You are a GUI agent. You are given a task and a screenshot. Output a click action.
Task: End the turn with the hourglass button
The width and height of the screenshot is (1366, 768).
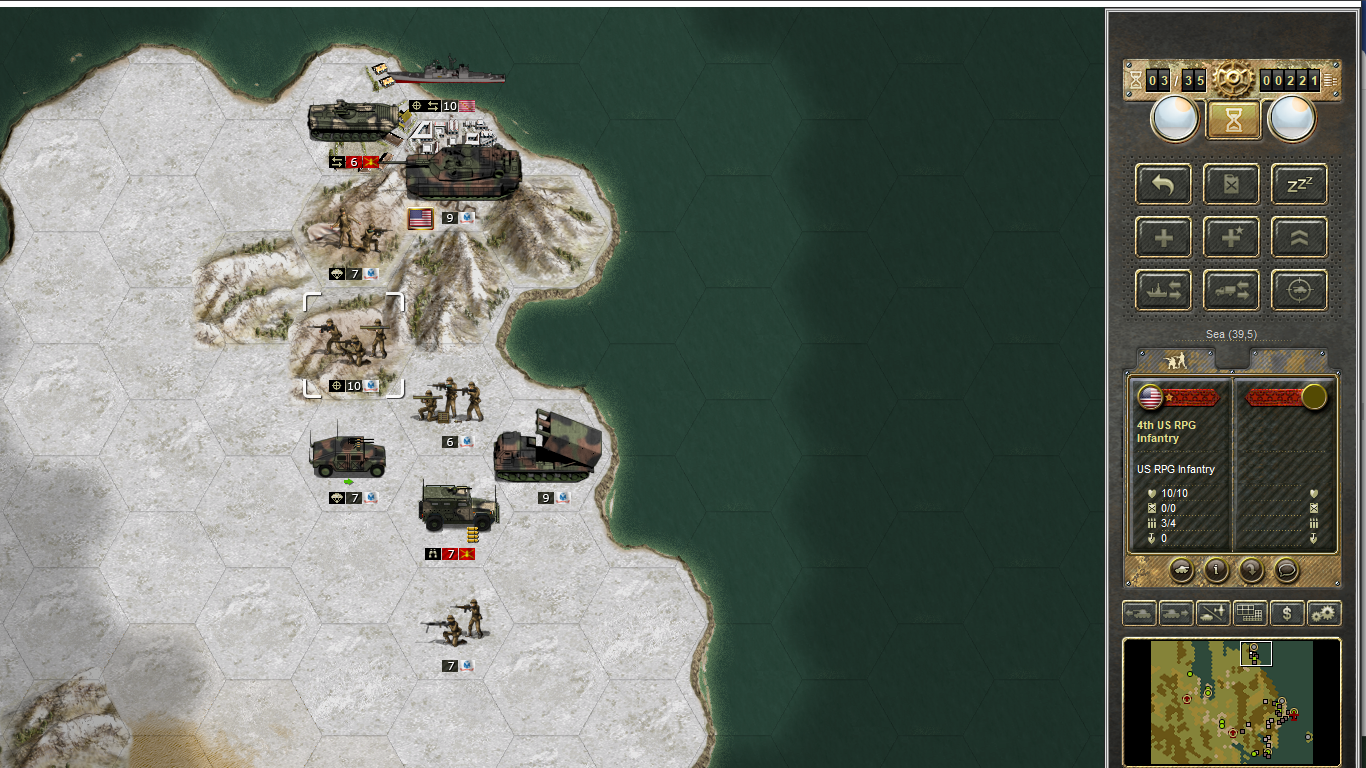point(1233,120)
